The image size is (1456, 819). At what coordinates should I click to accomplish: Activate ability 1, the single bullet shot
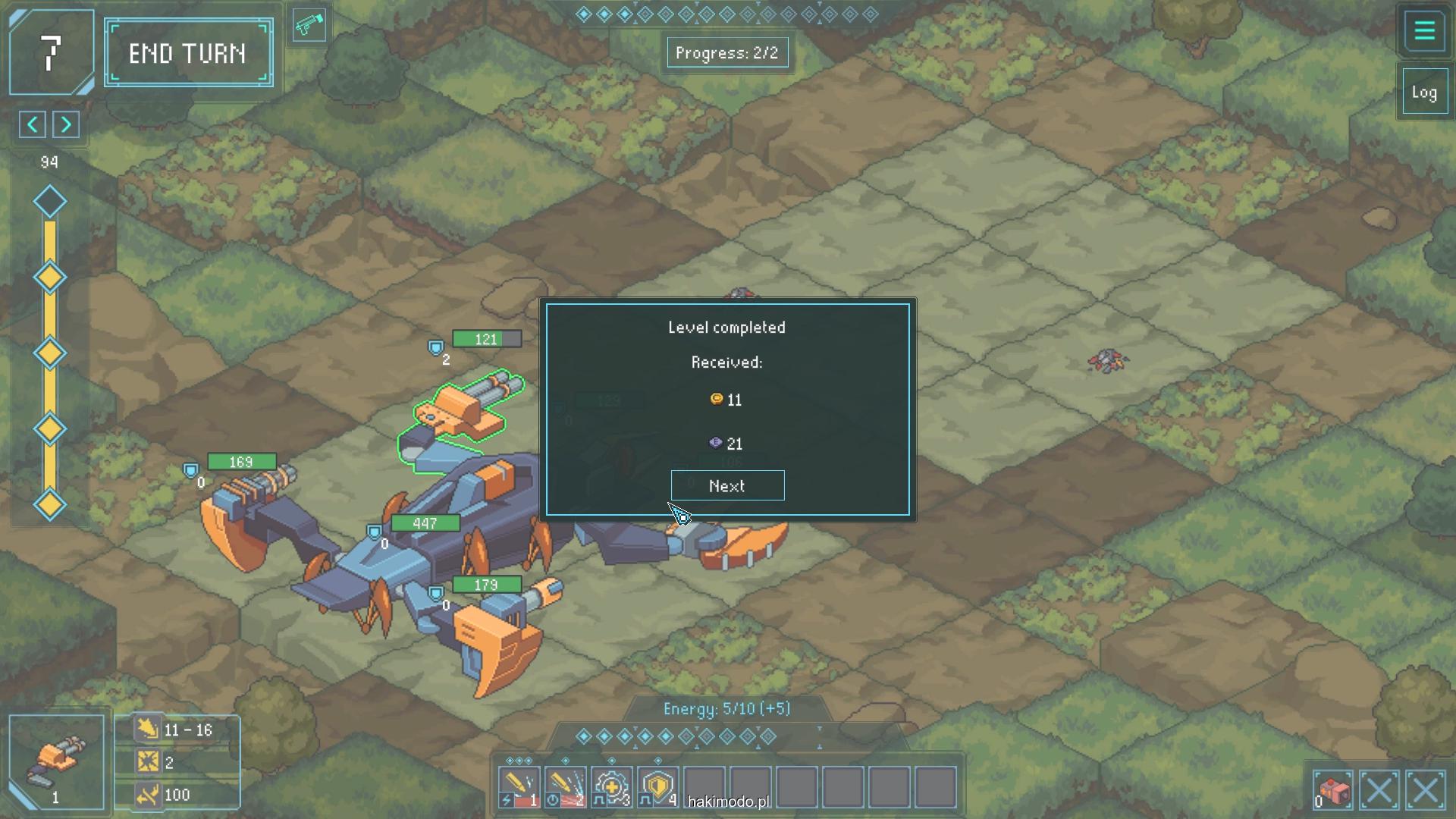519,787
